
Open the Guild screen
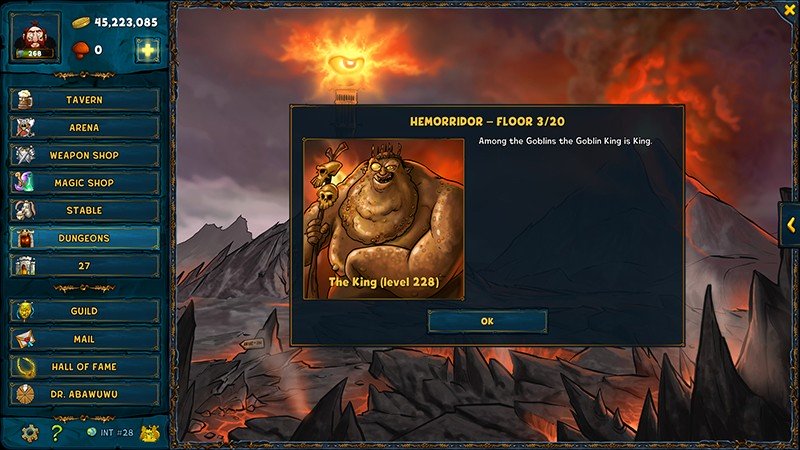(x=84, y=311)
